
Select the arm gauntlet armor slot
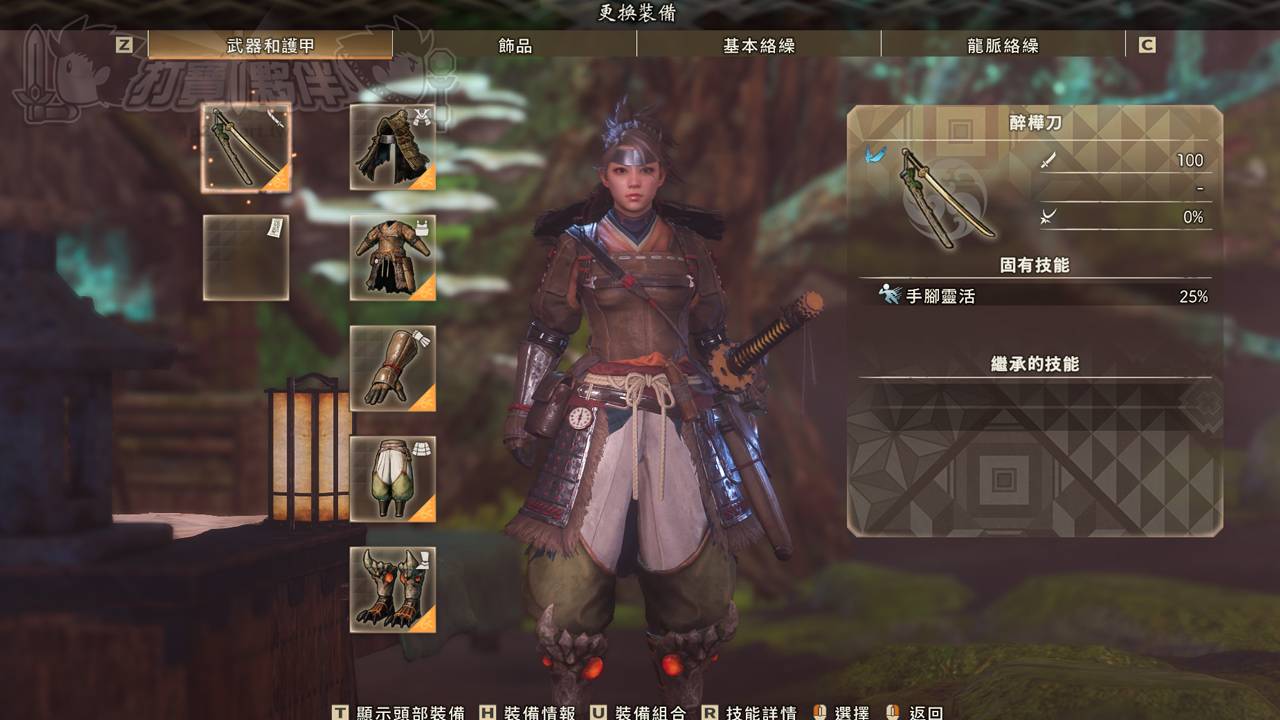tap(393, 369)
